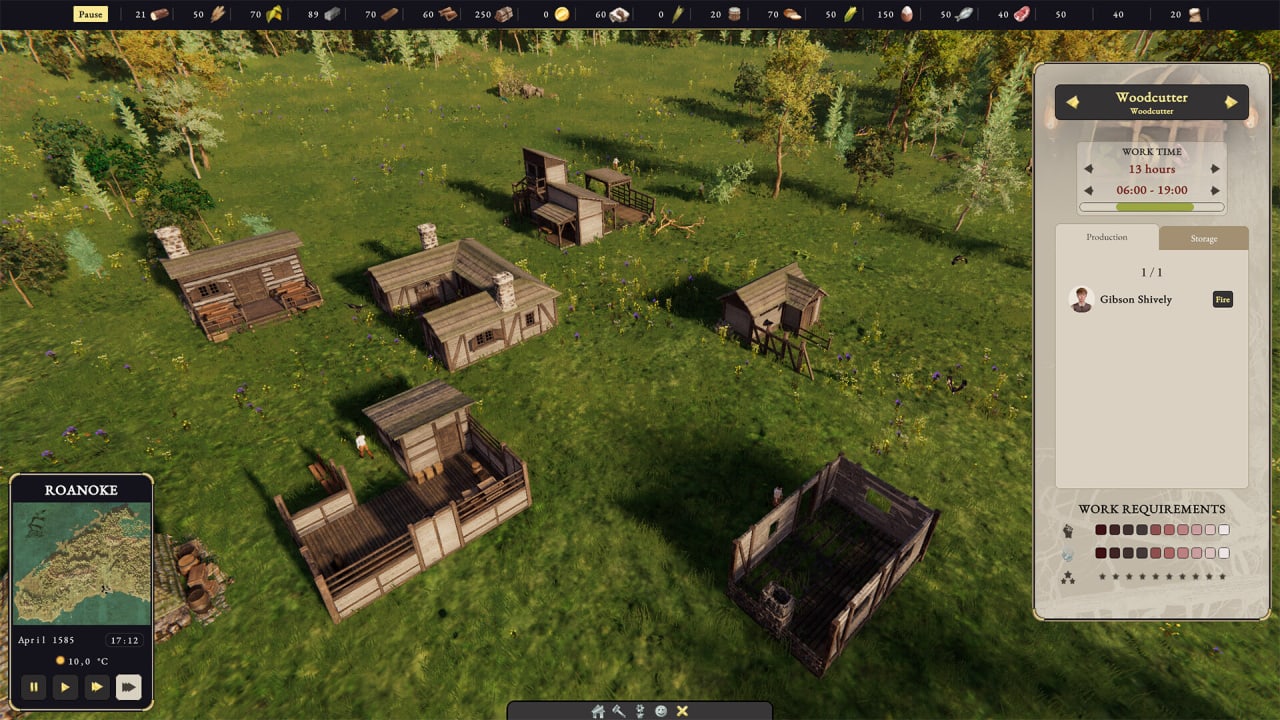Switch to the previous building with the left arrow

pyautogui.click(x=1072, y=102)
